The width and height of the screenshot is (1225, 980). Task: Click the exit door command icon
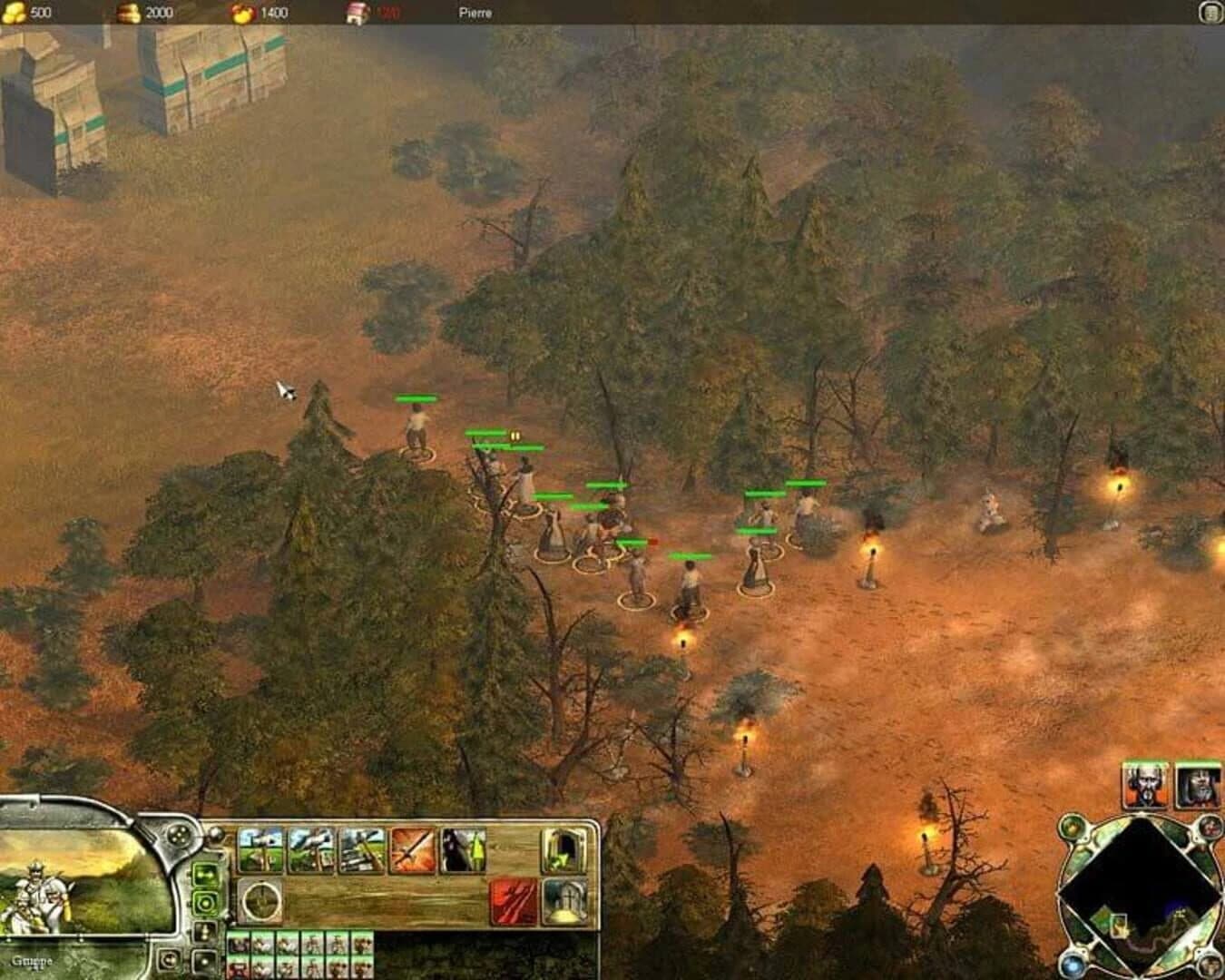(x=562, y=851)
